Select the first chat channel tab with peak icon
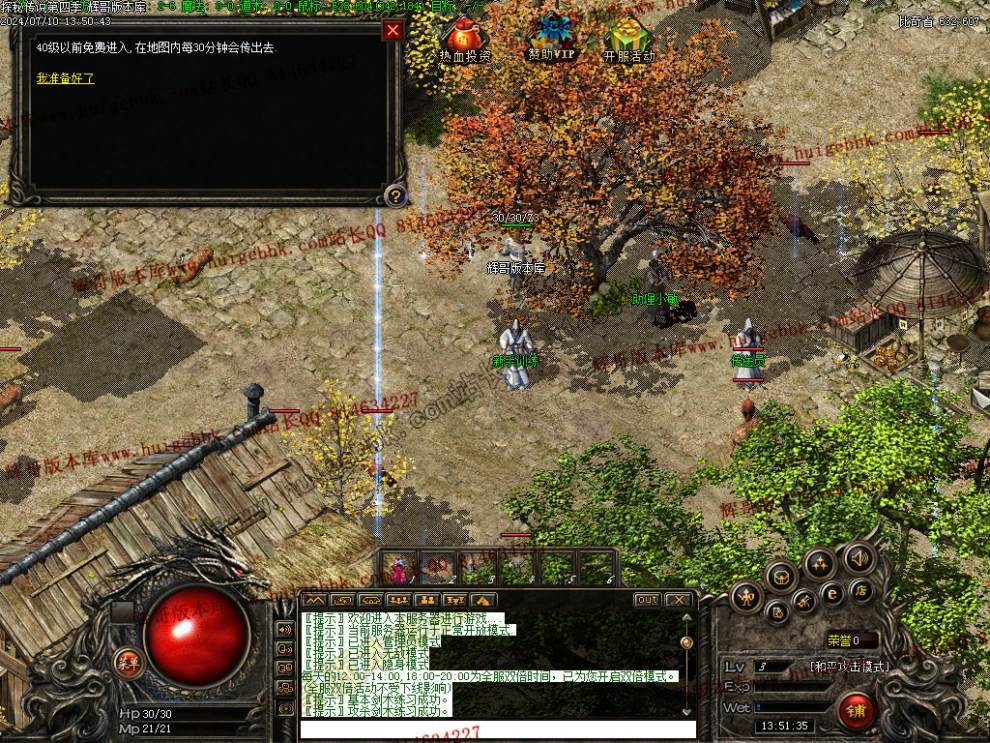The width and height of the screenshot is (990, 743). (315, 600)
